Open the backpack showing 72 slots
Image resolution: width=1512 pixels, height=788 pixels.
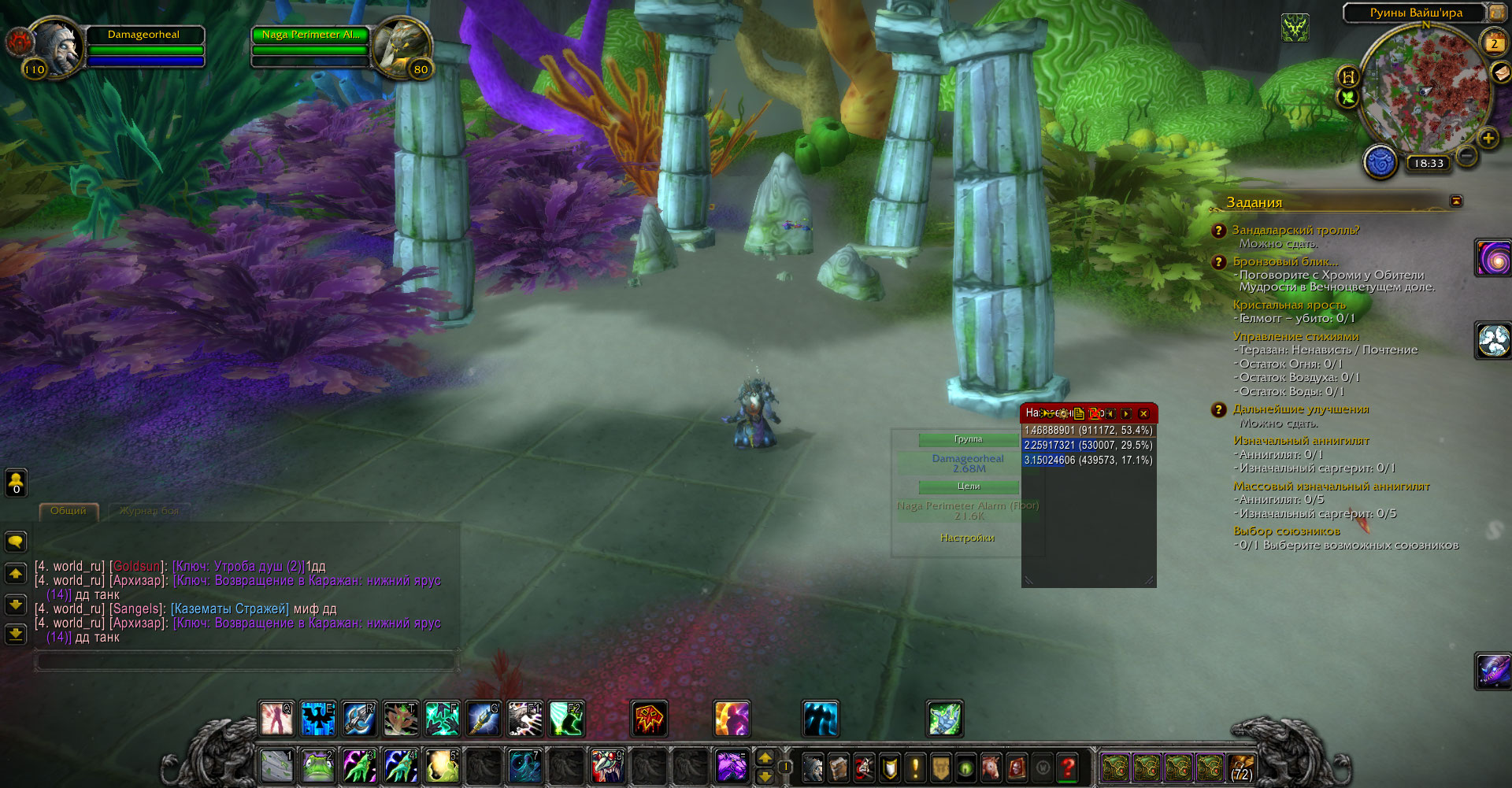coord(1240,766)
